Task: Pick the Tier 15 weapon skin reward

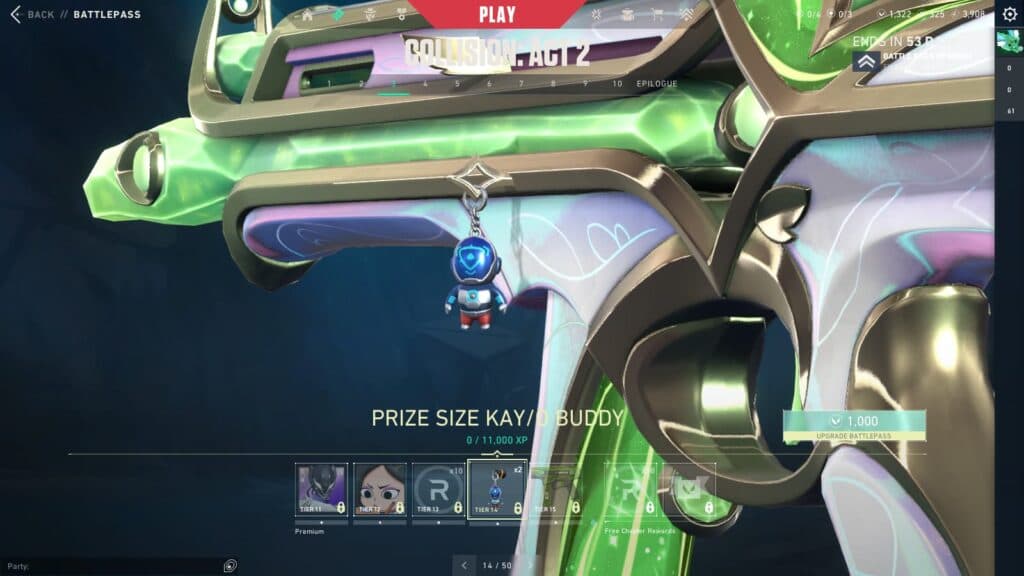Action: [x=555, y=489]
